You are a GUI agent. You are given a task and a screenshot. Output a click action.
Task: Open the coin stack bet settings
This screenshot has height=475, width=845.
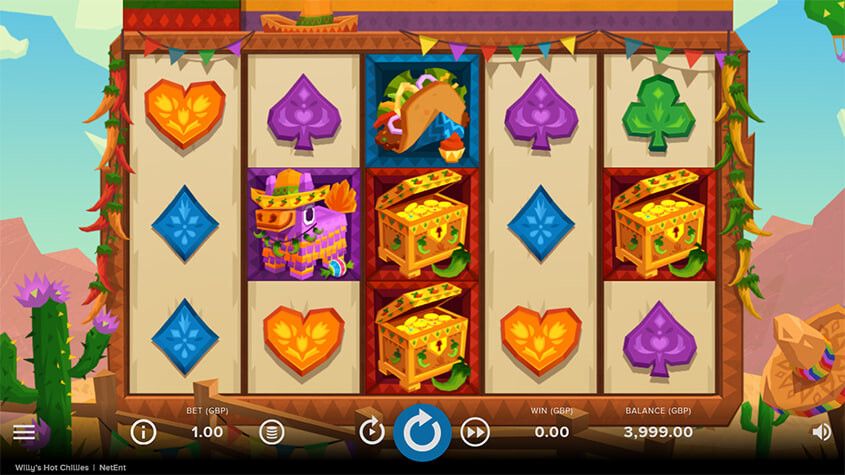tap(269, 432)
